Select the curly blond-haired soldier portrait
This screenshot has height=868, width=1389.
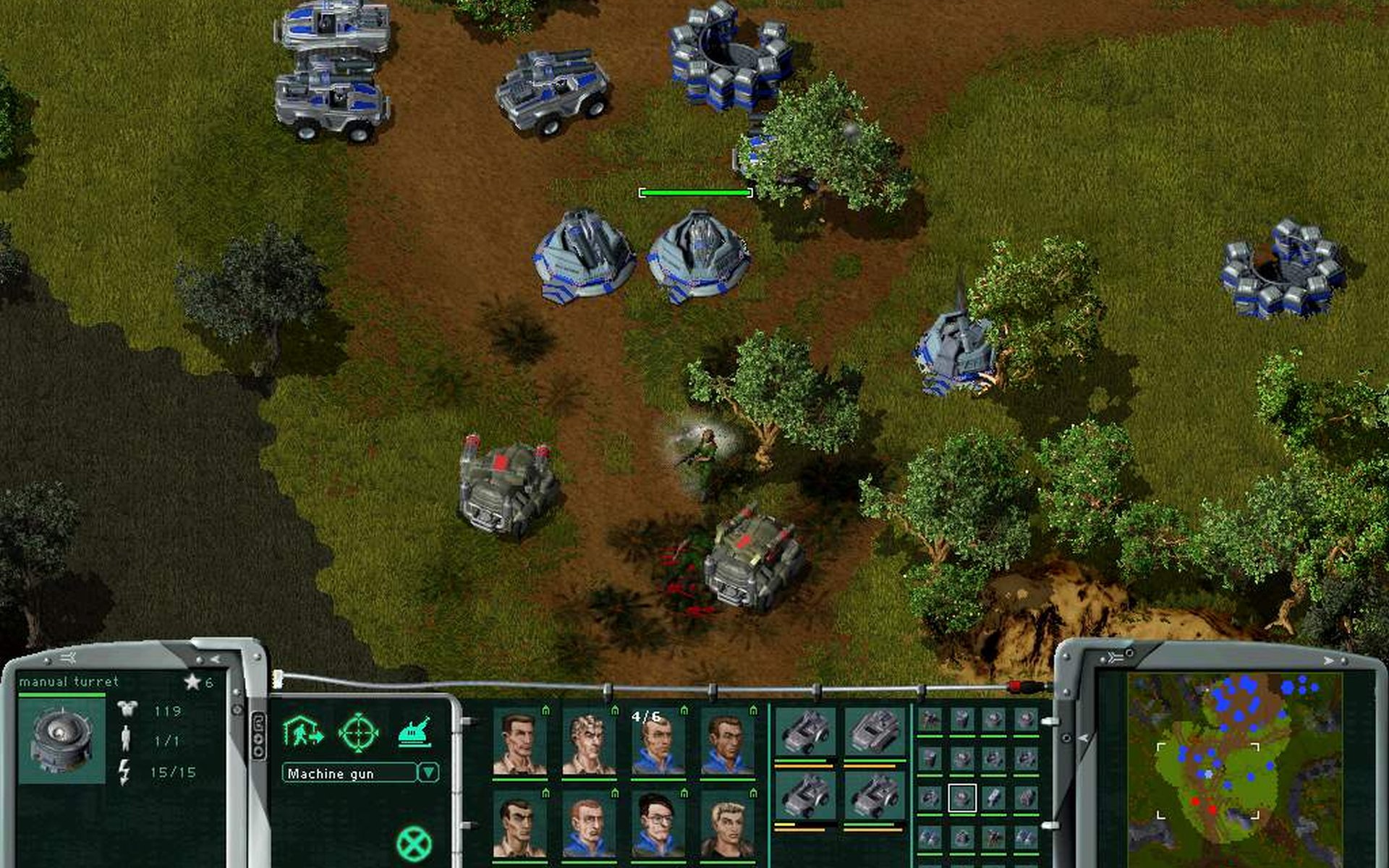588,742
